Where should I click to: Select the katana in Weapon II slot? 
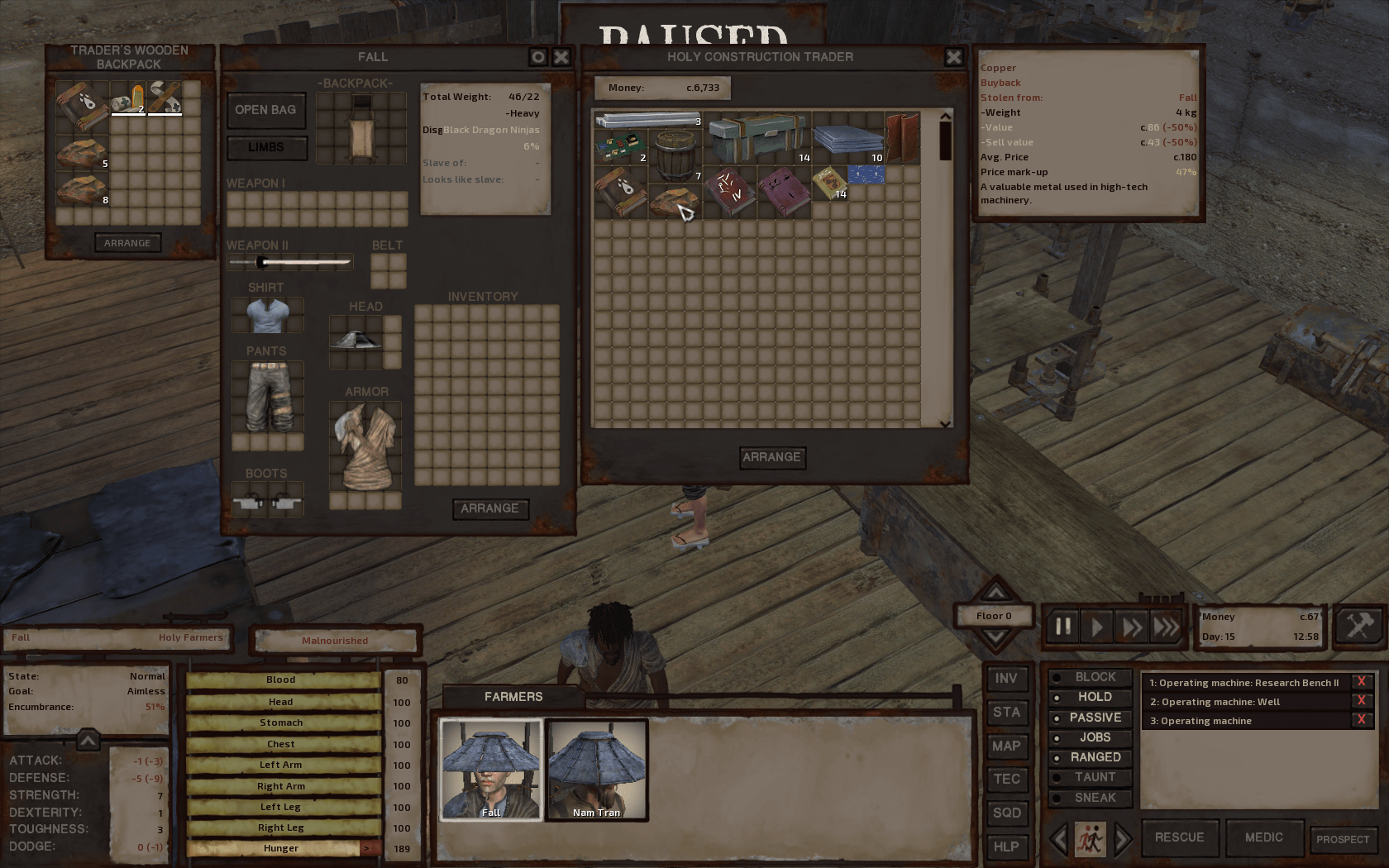[289, 260]
